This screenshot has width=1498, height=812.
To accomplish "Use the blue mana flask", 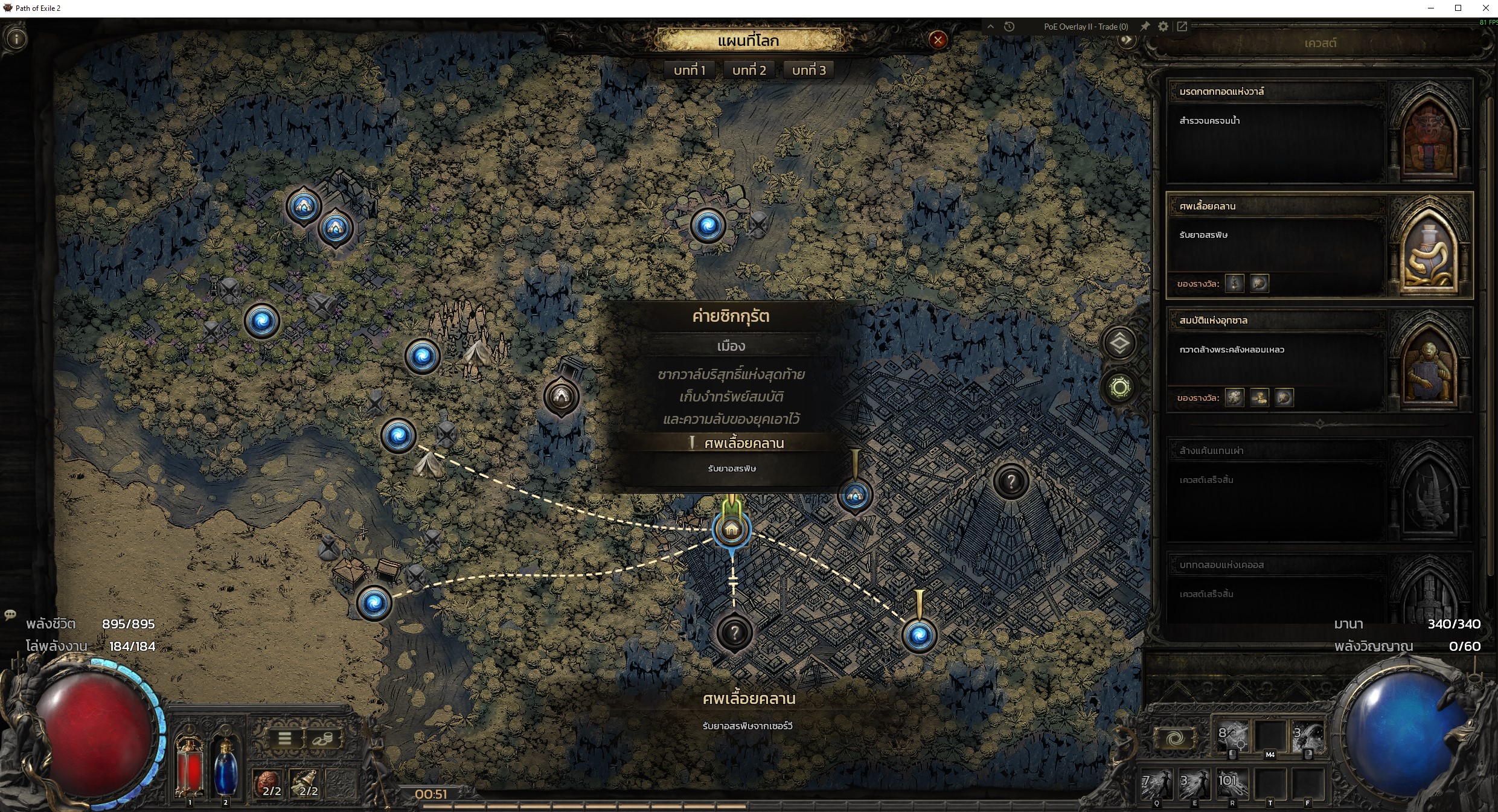I will [225, 764].
